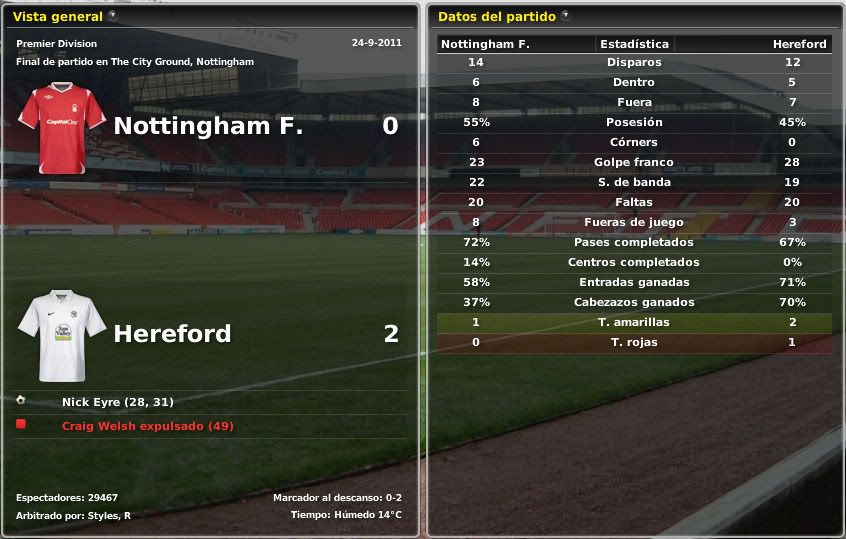Click the white Hereford shirt
This screenshot has width=846, height=539.
coord(62,335)
